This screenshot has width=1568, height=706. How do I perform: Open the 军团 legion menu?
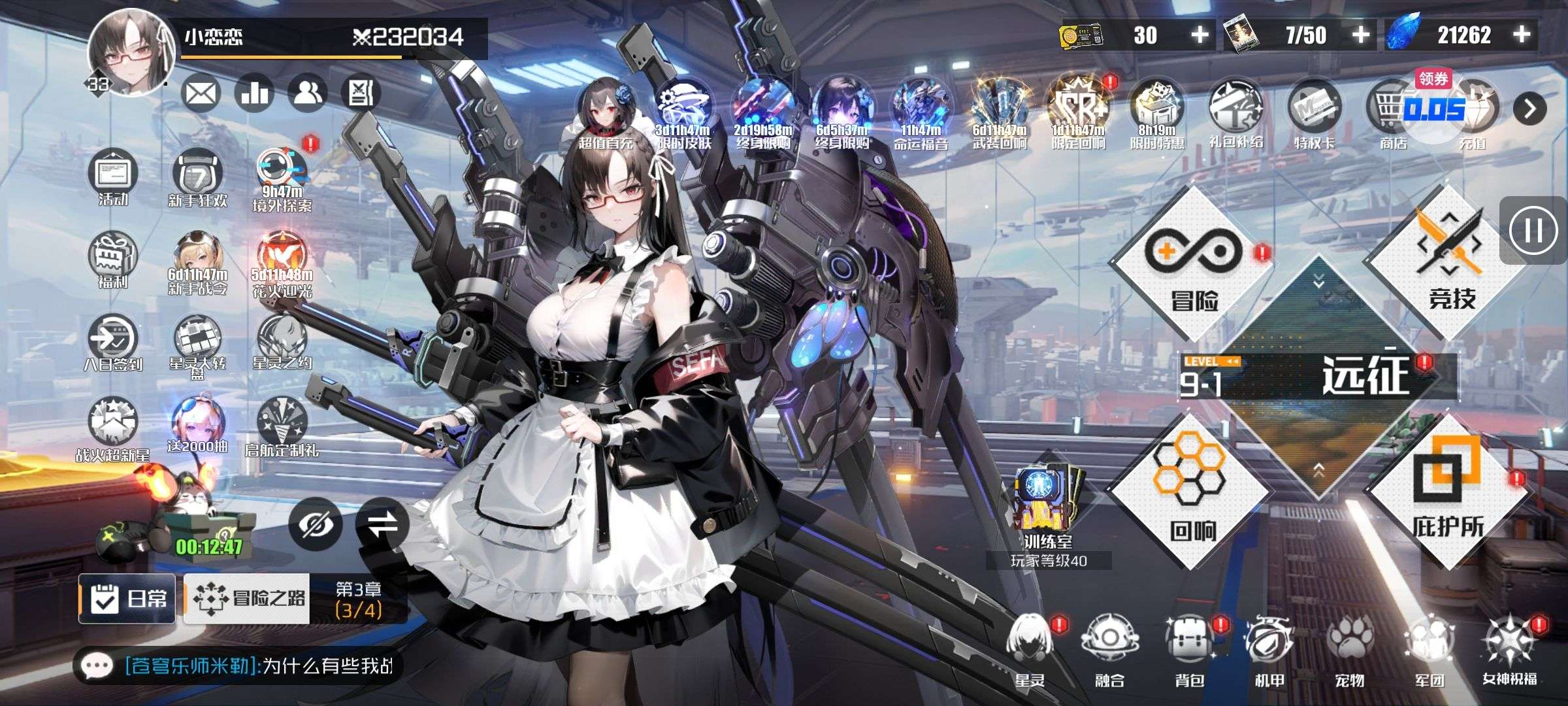pyautogui.click(x=1429, y=650)
